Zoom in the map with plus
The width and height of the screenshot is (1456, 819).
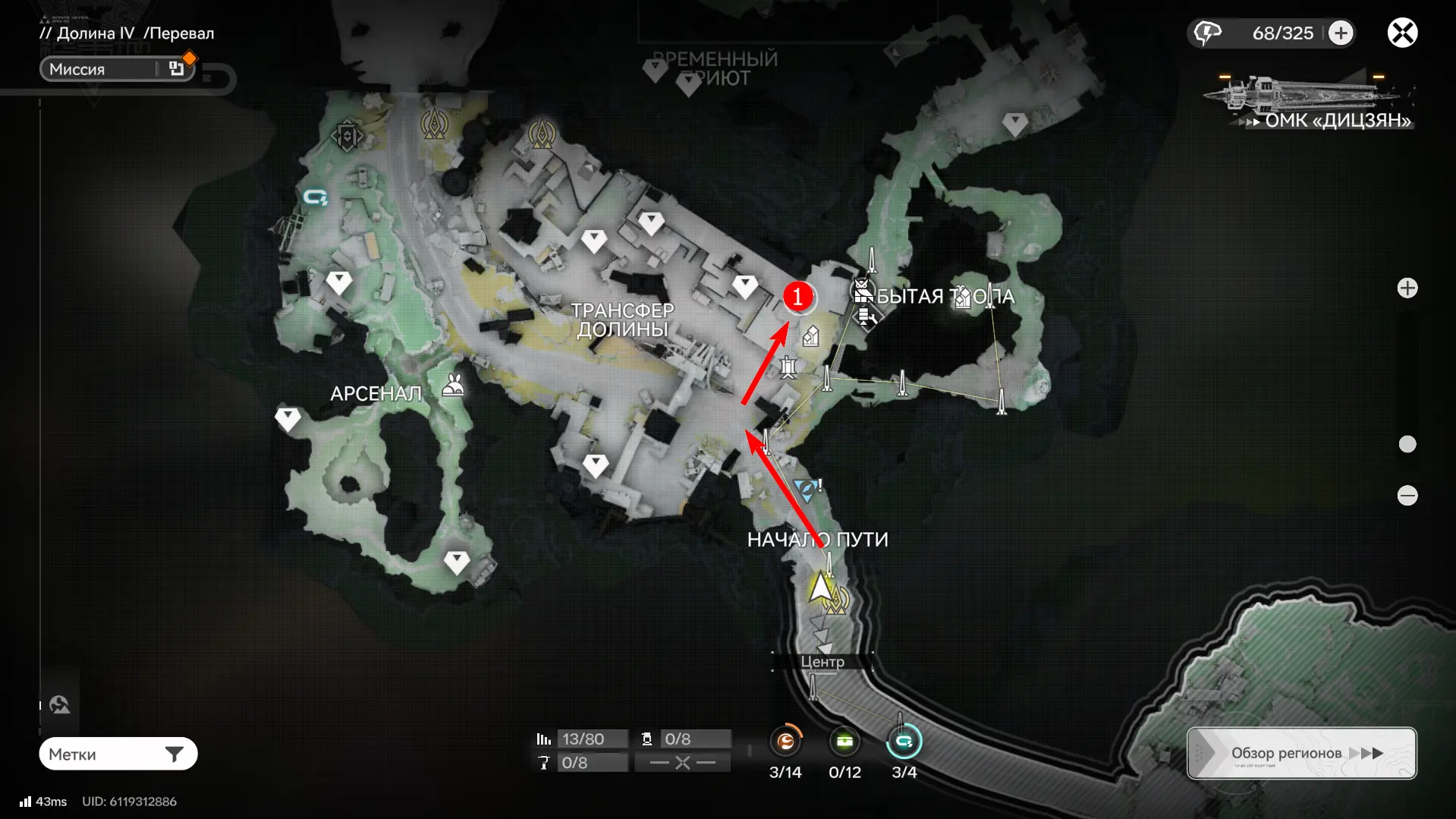[x=1407, y=288]
